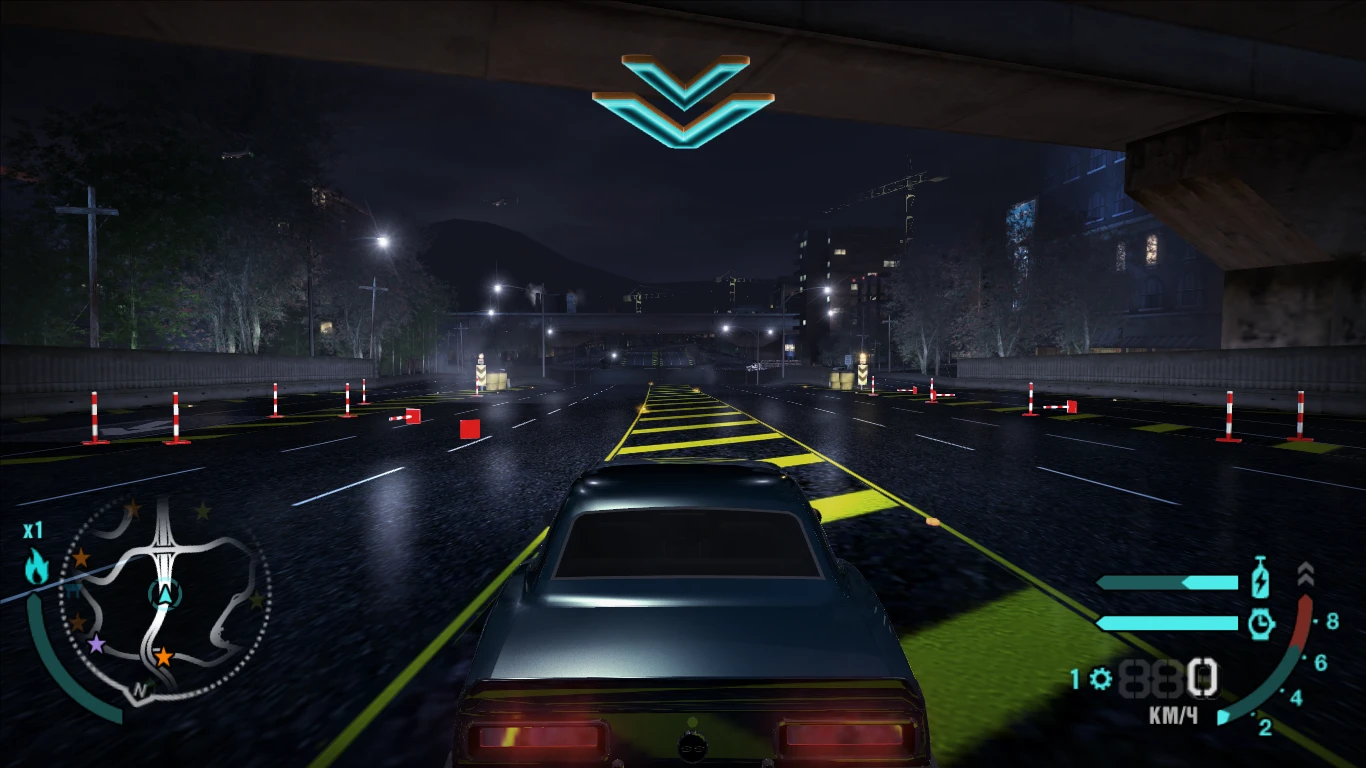Select the 8 on the tachometer redline

(1333, 621)
